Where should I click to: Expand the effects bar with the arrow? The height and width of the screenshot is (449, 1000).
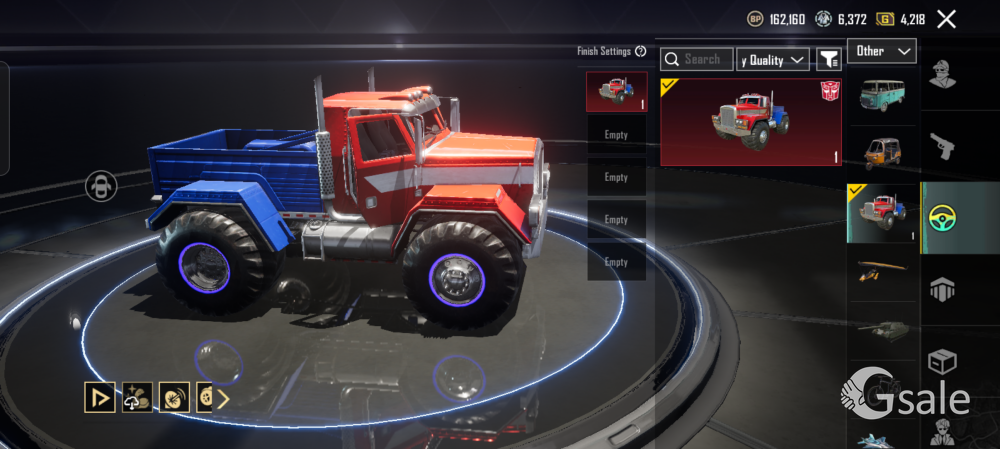223,399
